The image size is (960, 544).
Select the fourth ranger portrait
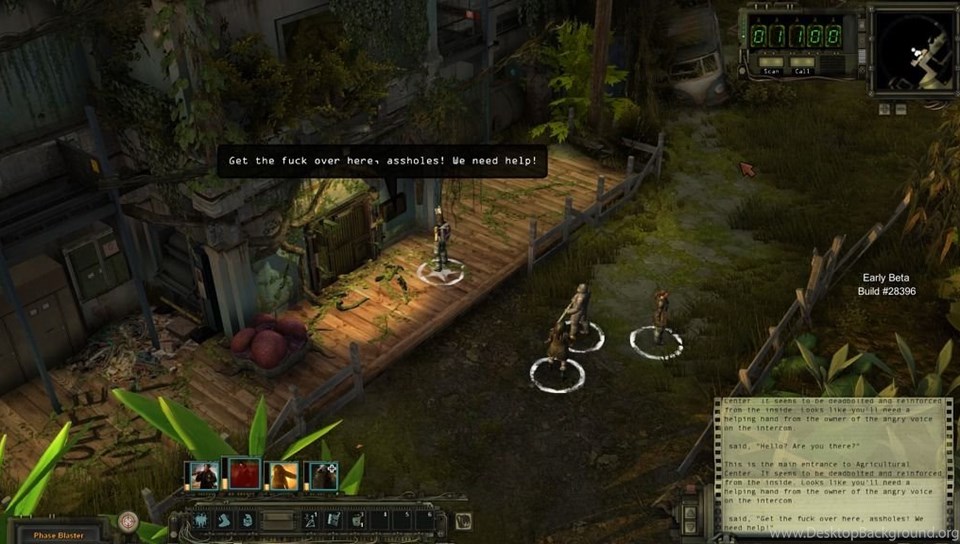click(x=322, y=475)
